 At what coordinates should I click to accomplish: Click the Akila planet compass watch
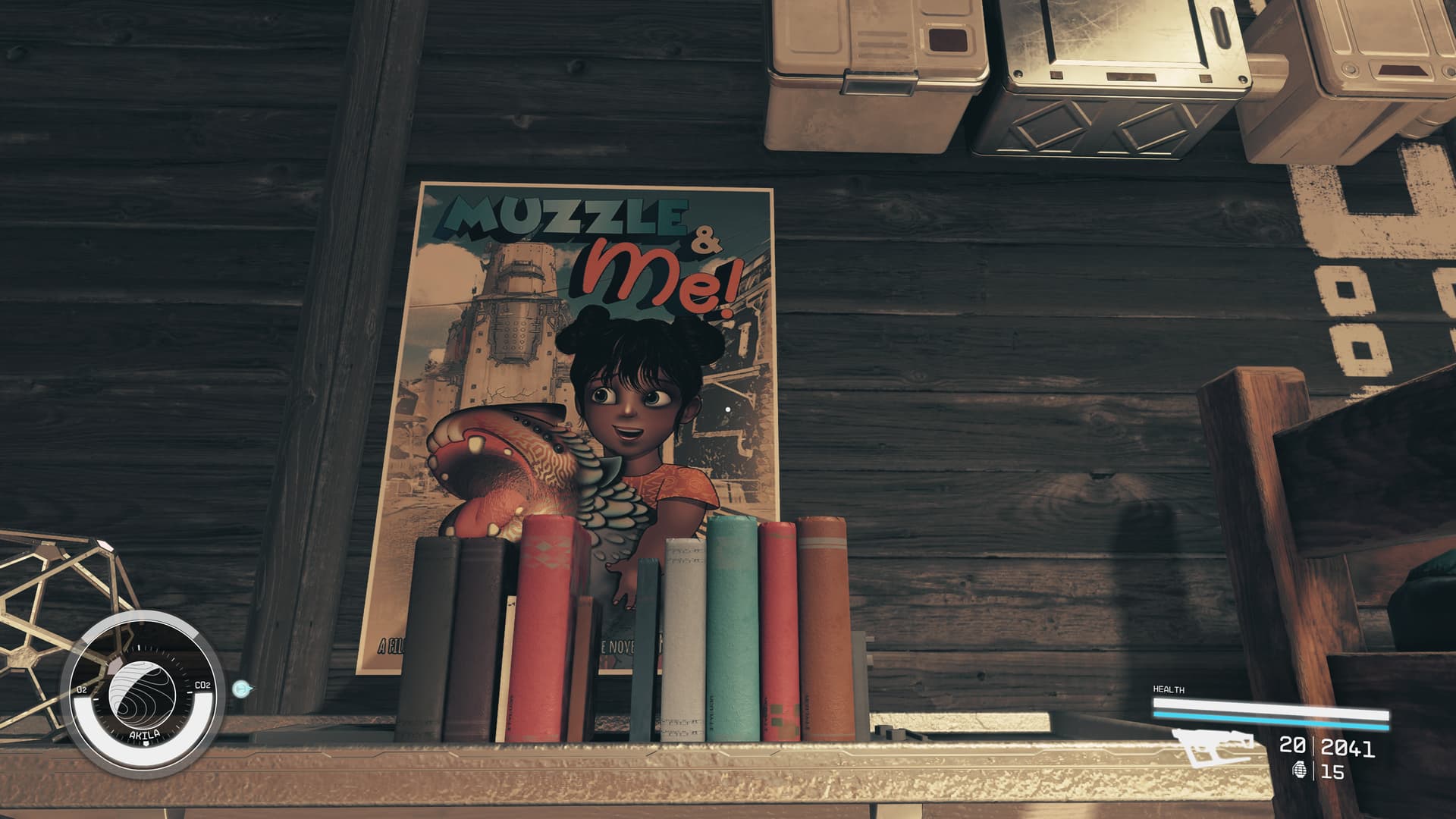tap(141, 694)
